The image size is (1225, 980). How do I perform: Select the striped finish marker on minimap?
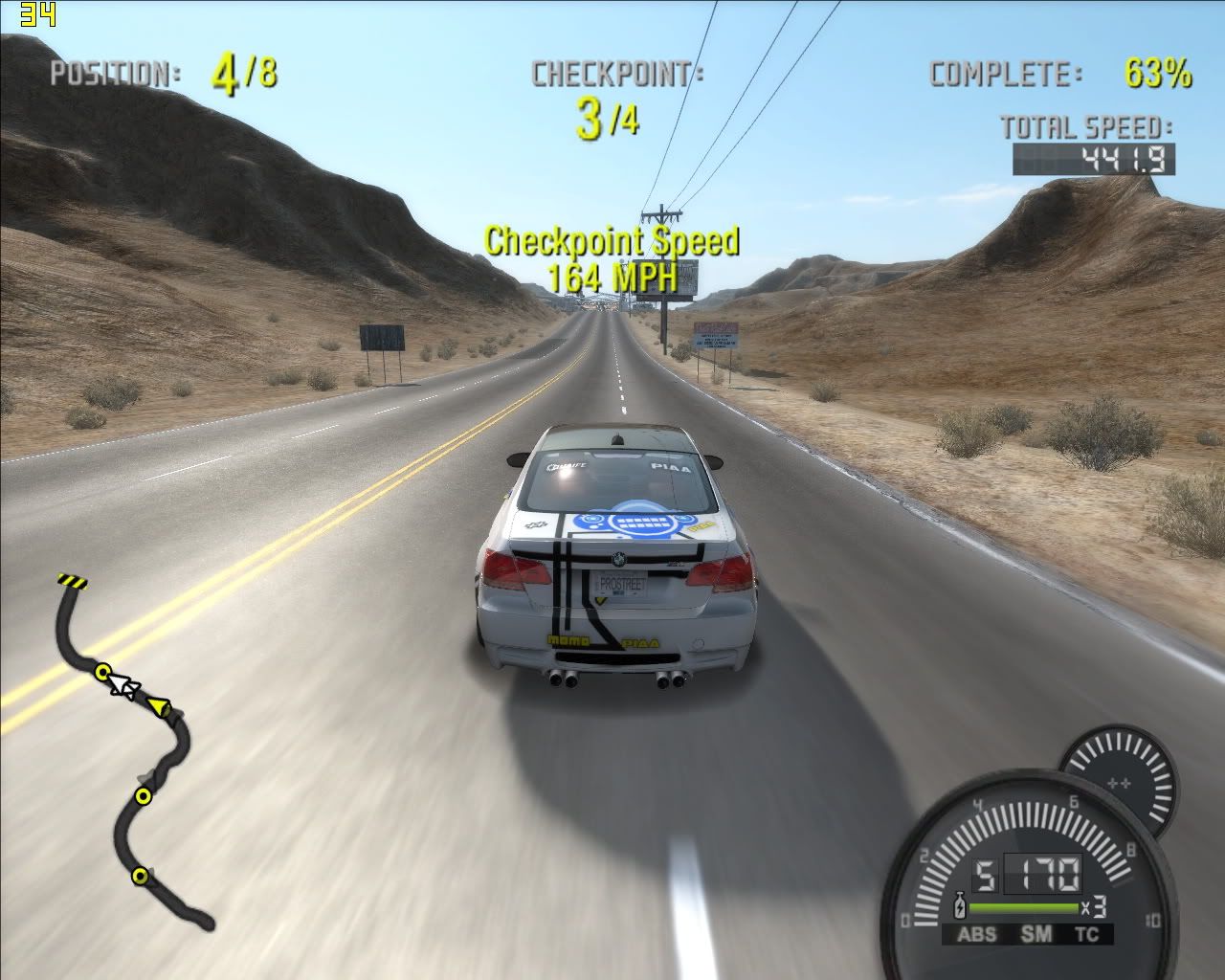(72, 580)
